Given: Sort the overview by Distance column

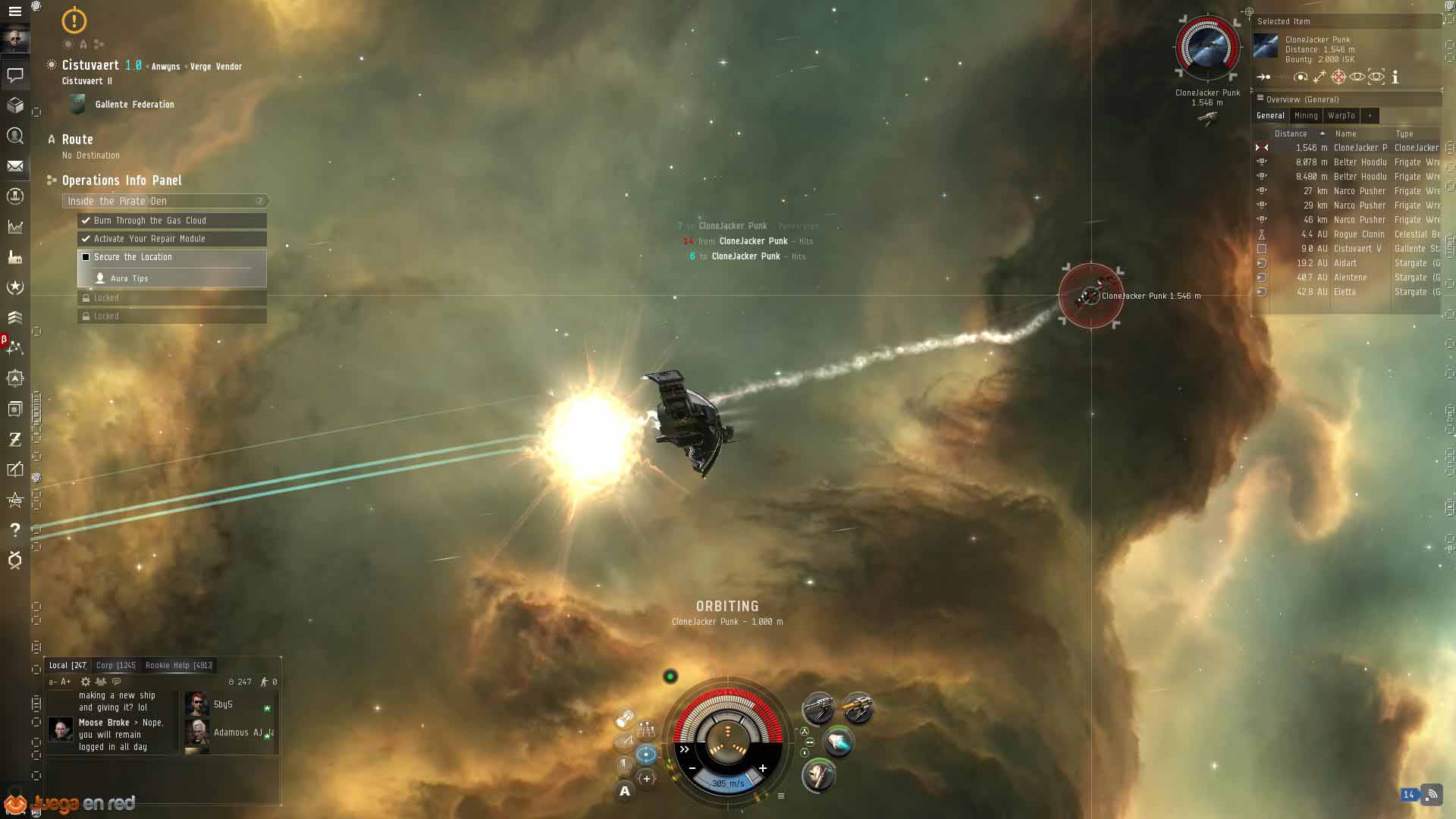Looking at the screenshot, I should (1291, 133).
